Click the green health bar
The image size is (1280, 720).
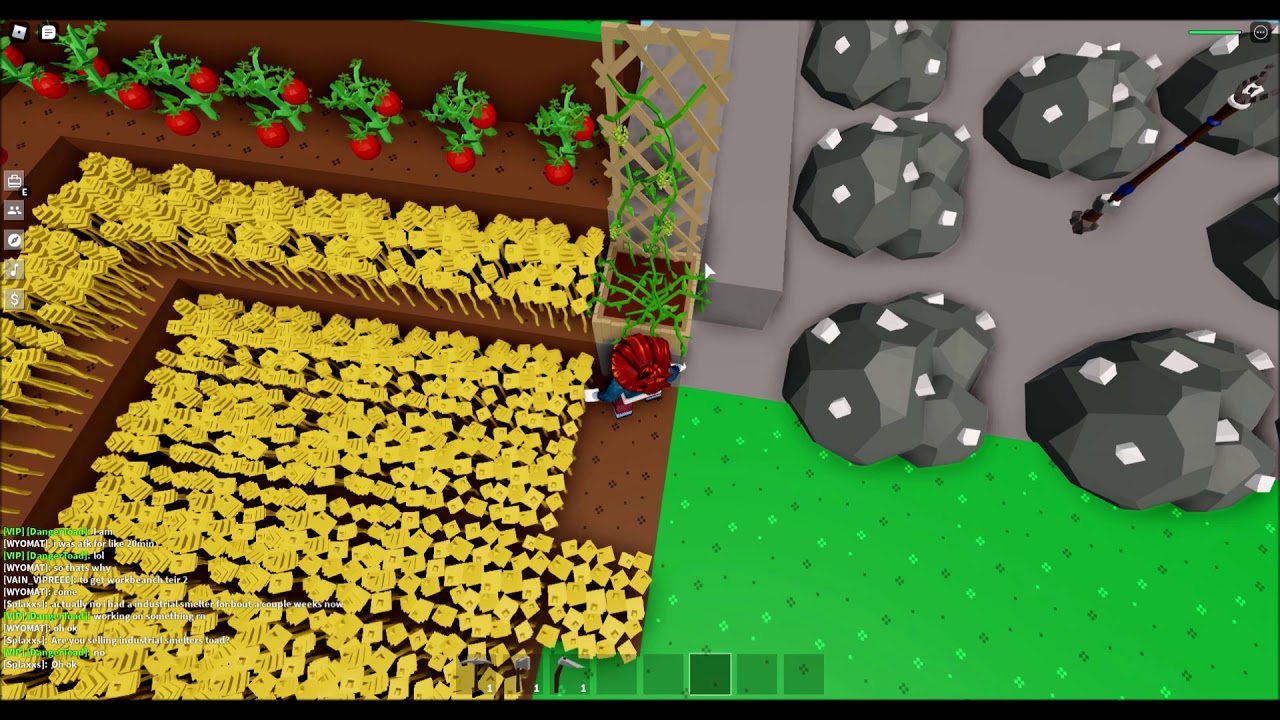(1213, 32)
